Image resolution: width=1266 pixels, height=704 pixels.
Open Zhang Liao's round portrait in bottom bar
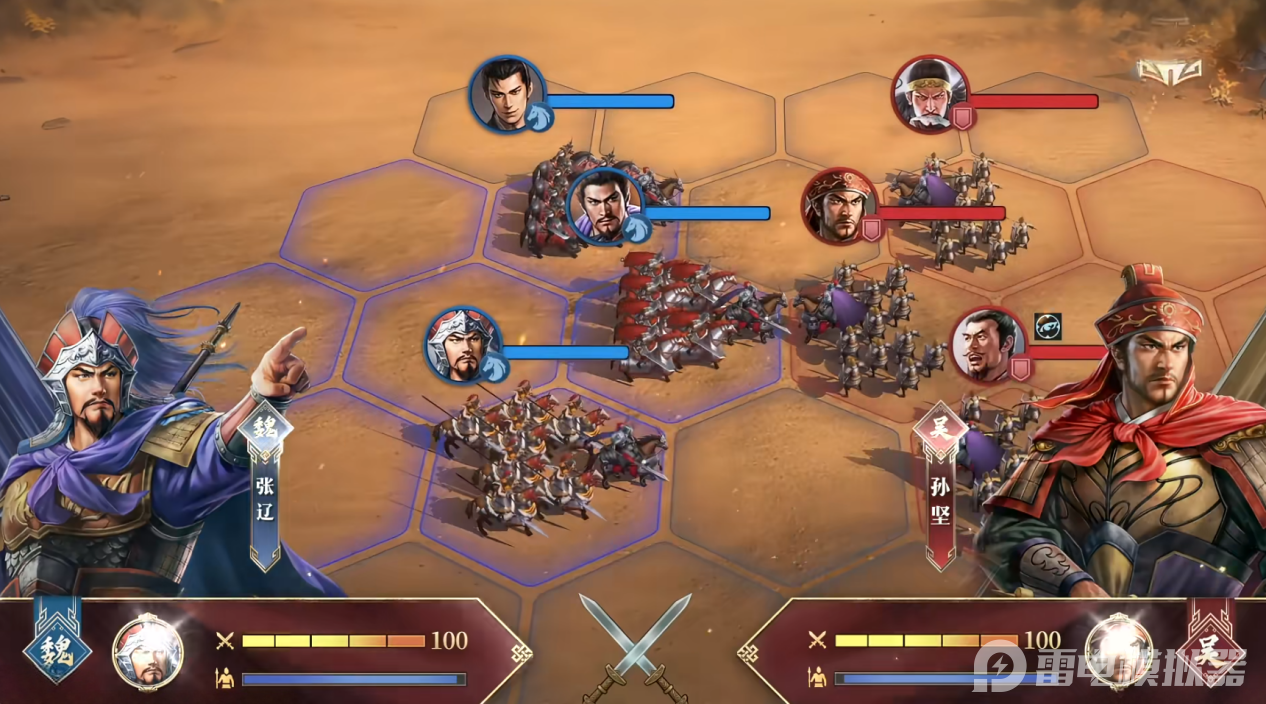(147, 652)
